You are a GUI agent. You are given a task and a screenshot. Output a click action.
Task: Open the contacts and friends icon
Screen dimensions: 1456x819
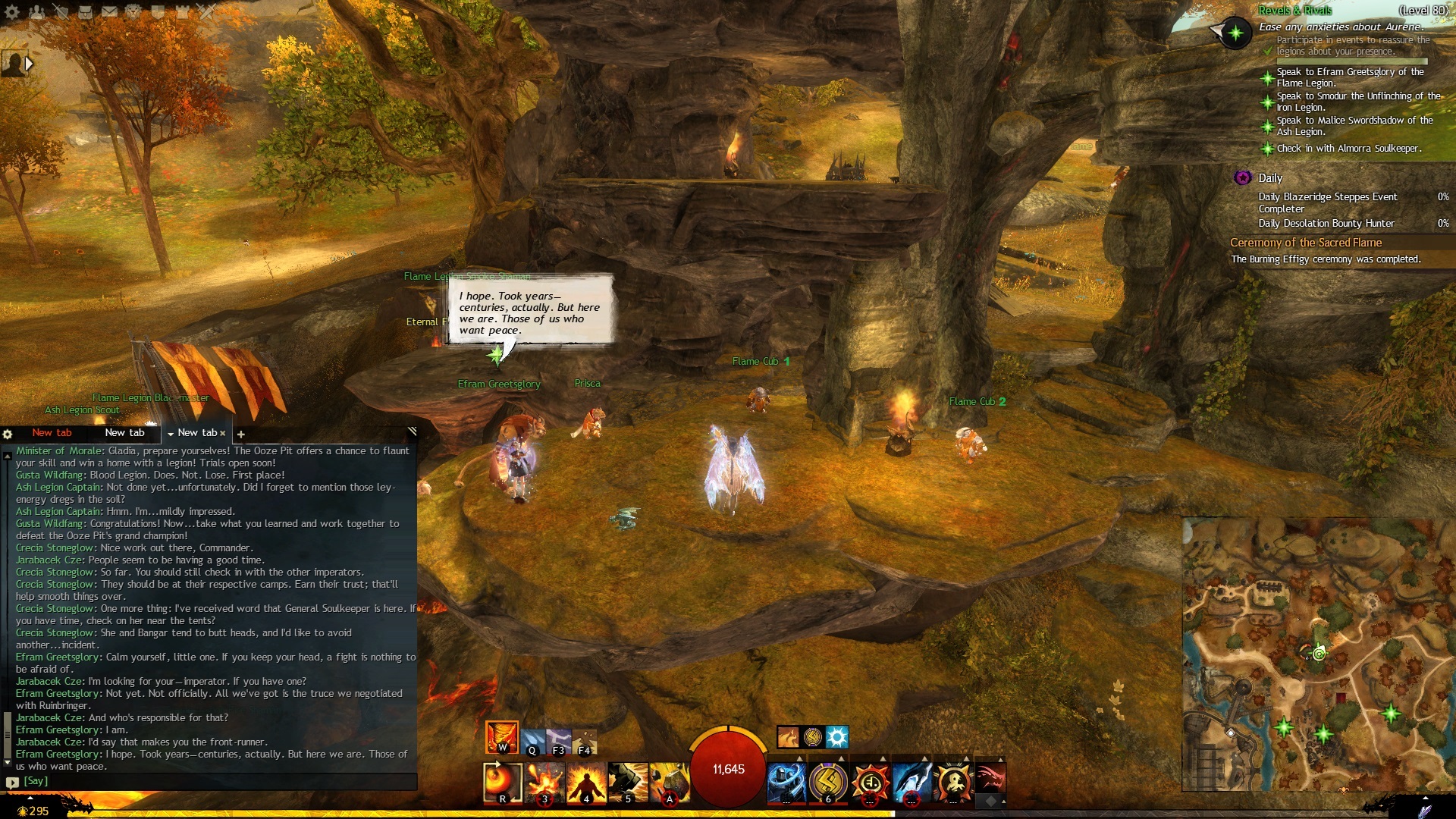coord(36,11)
